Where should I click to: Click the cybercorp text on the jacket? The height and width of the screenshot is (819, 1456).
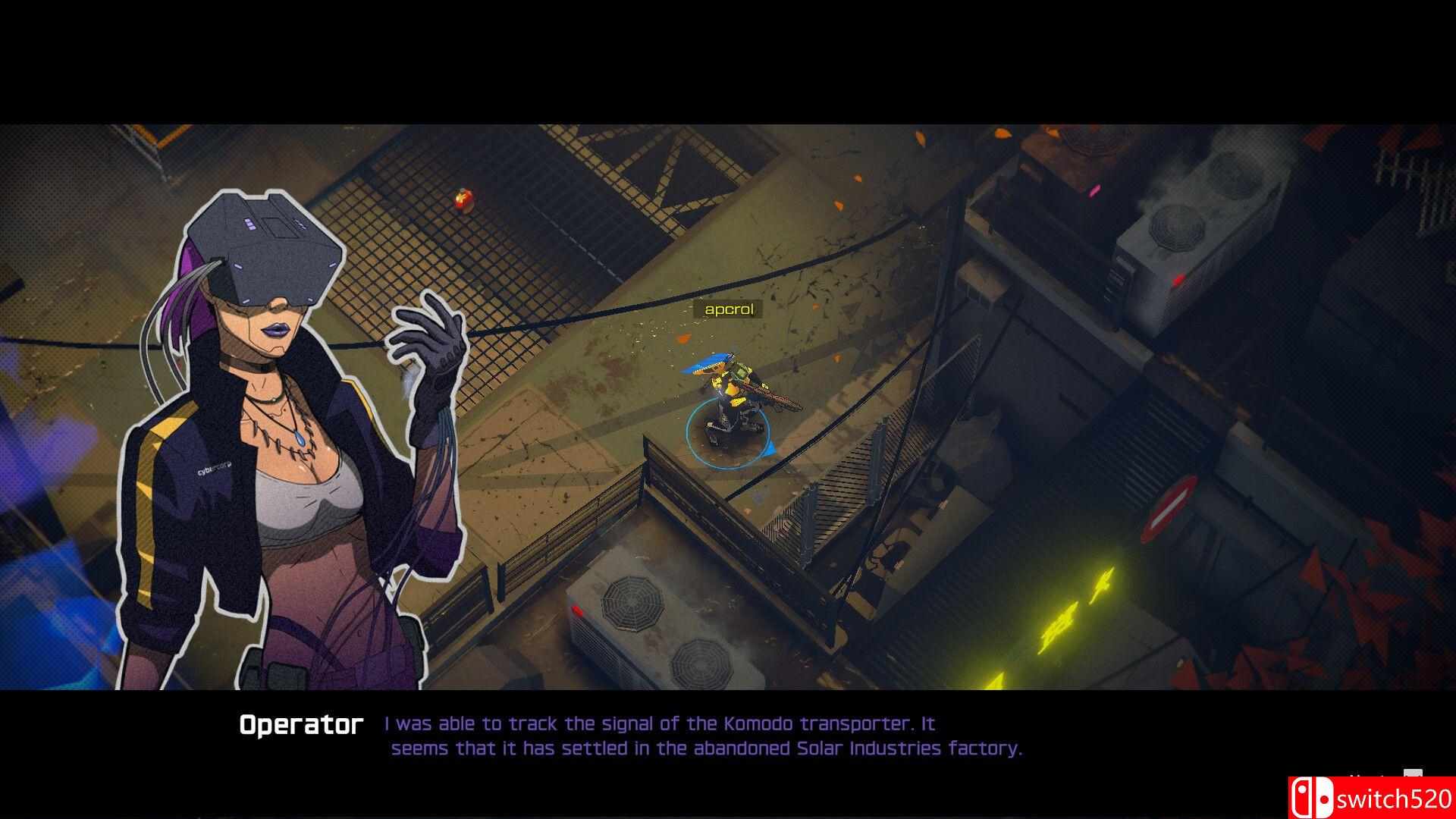tap(213, 469)
